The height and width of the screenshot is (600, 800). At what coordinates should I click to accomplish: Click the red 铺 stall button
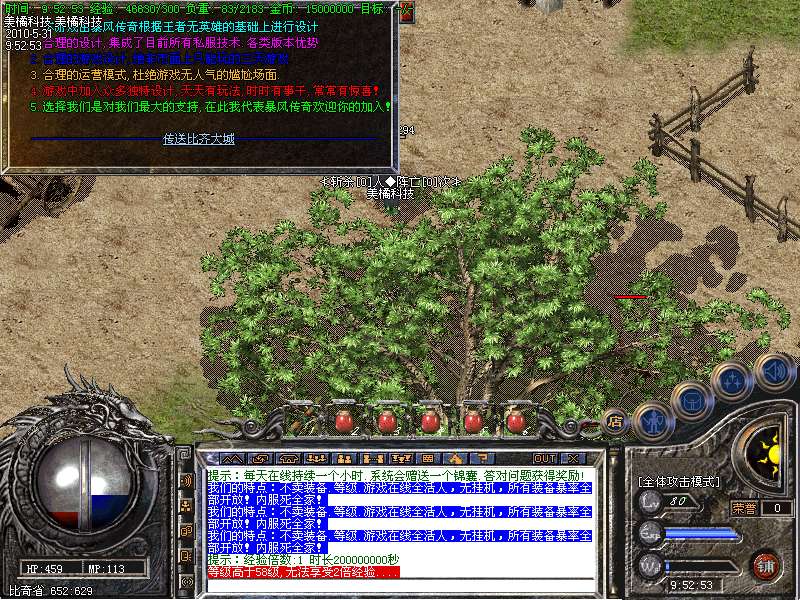[x=766, y=564]
